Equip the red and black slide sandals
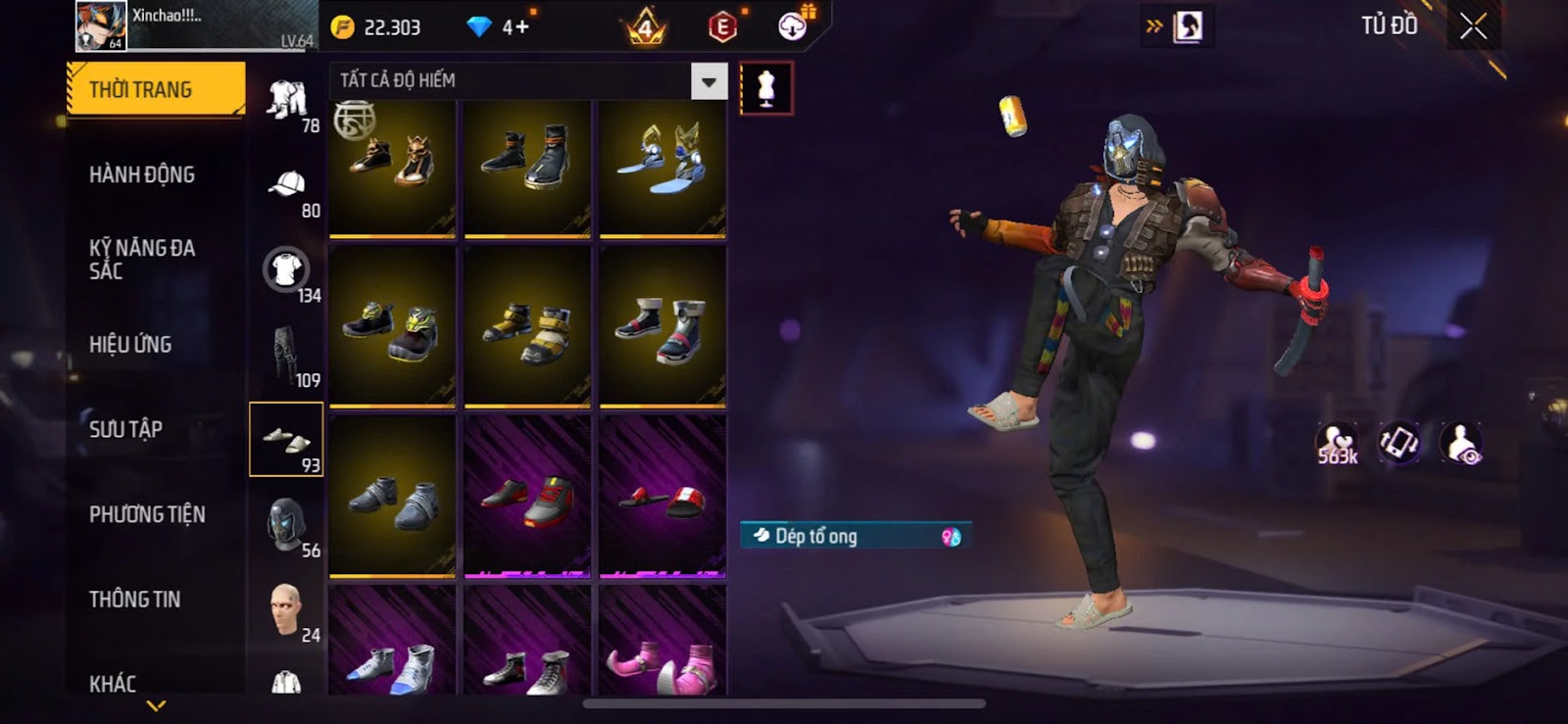 [x=662, y=496]
